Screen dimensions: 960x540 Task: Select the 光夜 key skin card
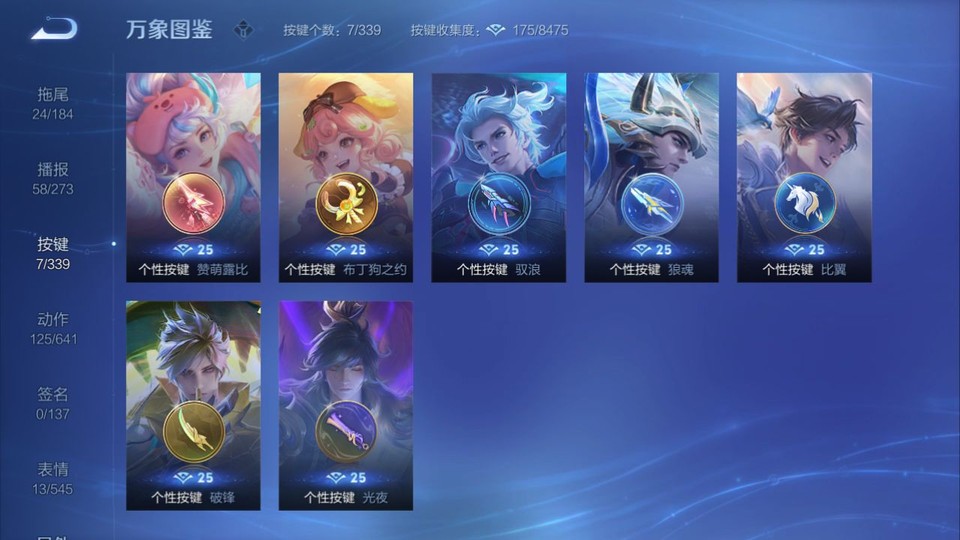pos(346,405)
